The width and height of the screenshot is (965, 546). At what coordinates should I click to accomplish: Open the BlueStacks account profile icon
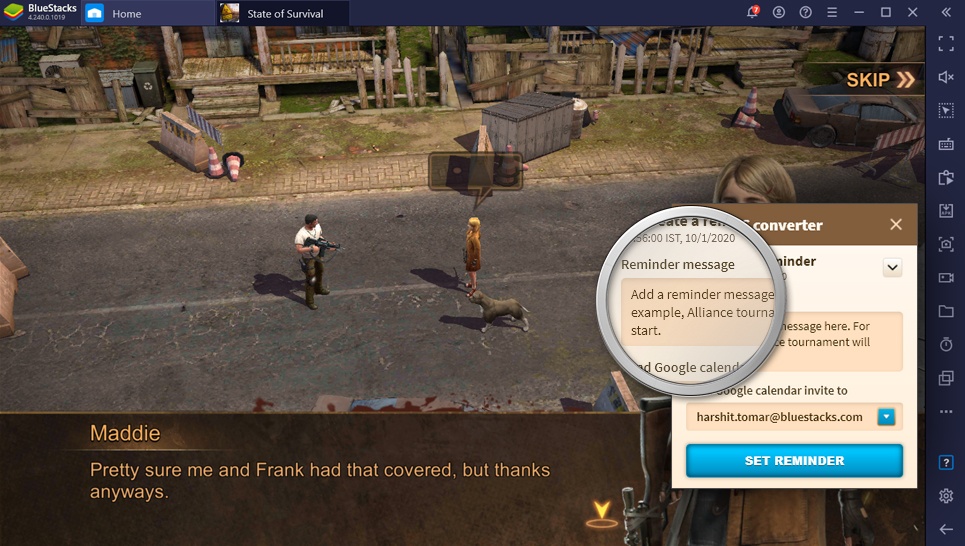pyautogui.click(x=779, y=12)
